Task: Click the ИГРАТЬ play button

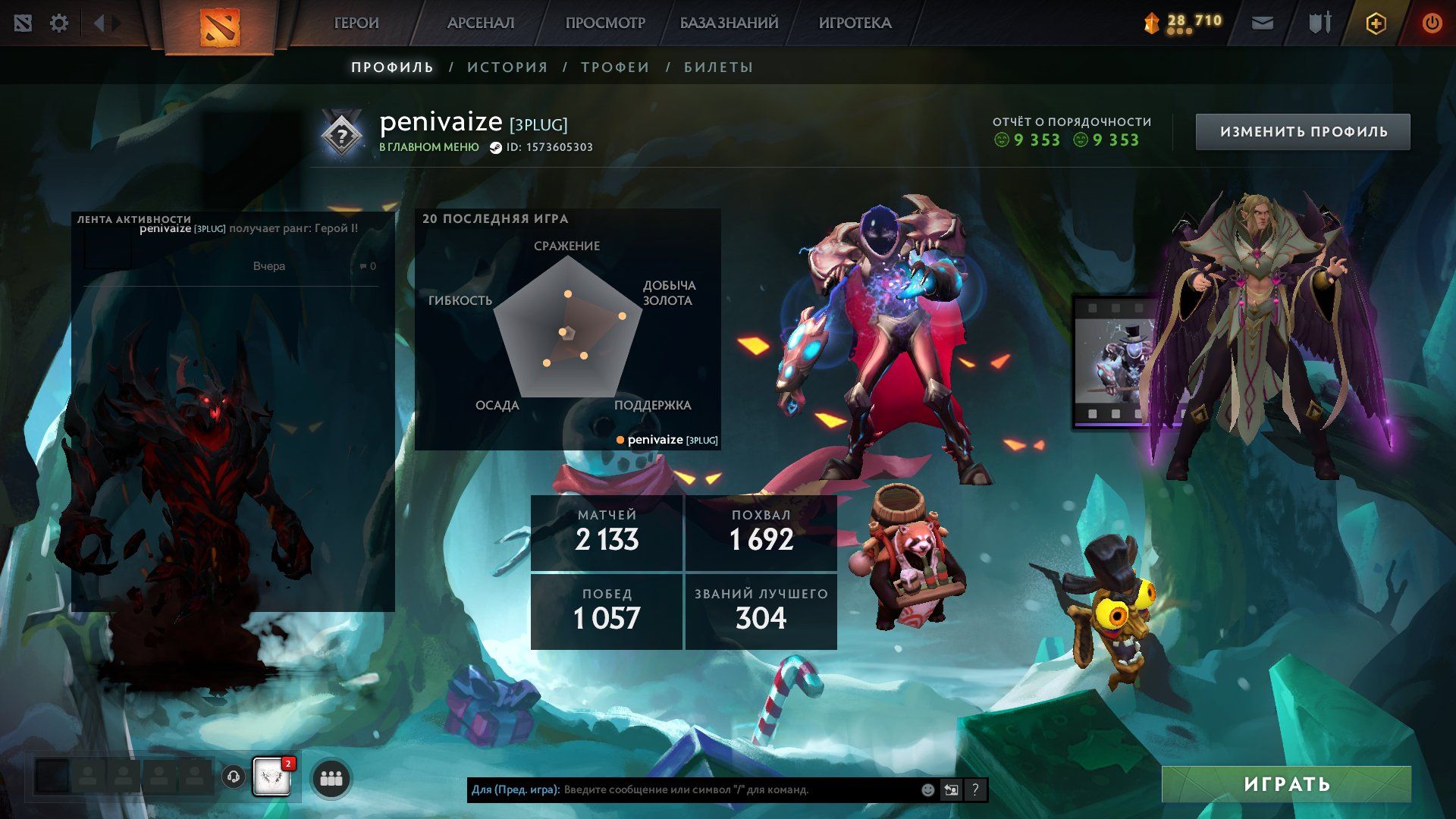Action: pyautogui.click(x=1286, y=784)
